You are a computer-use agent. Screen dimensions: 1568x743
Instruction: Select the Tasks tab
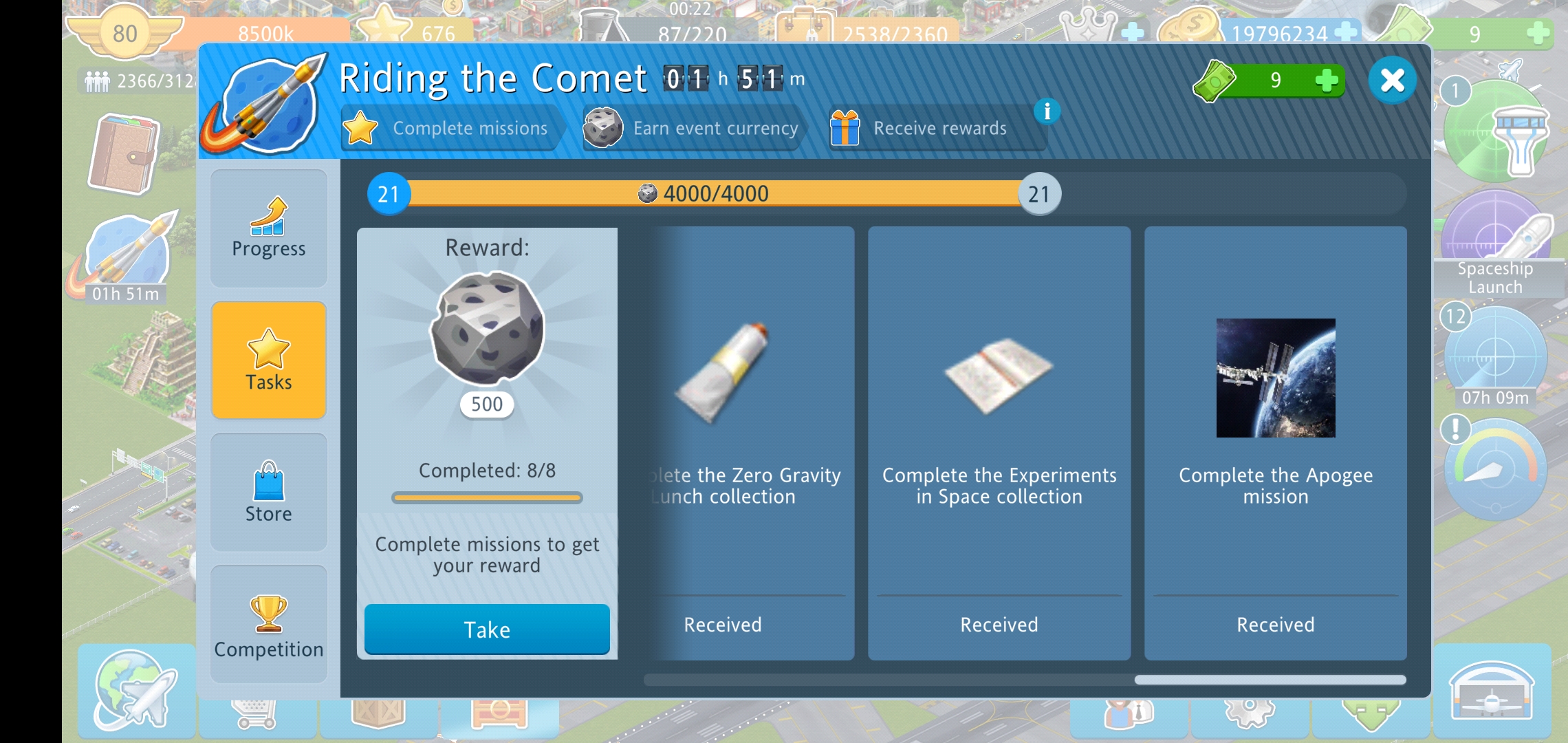pyautogui.click(x=268, y=360)
